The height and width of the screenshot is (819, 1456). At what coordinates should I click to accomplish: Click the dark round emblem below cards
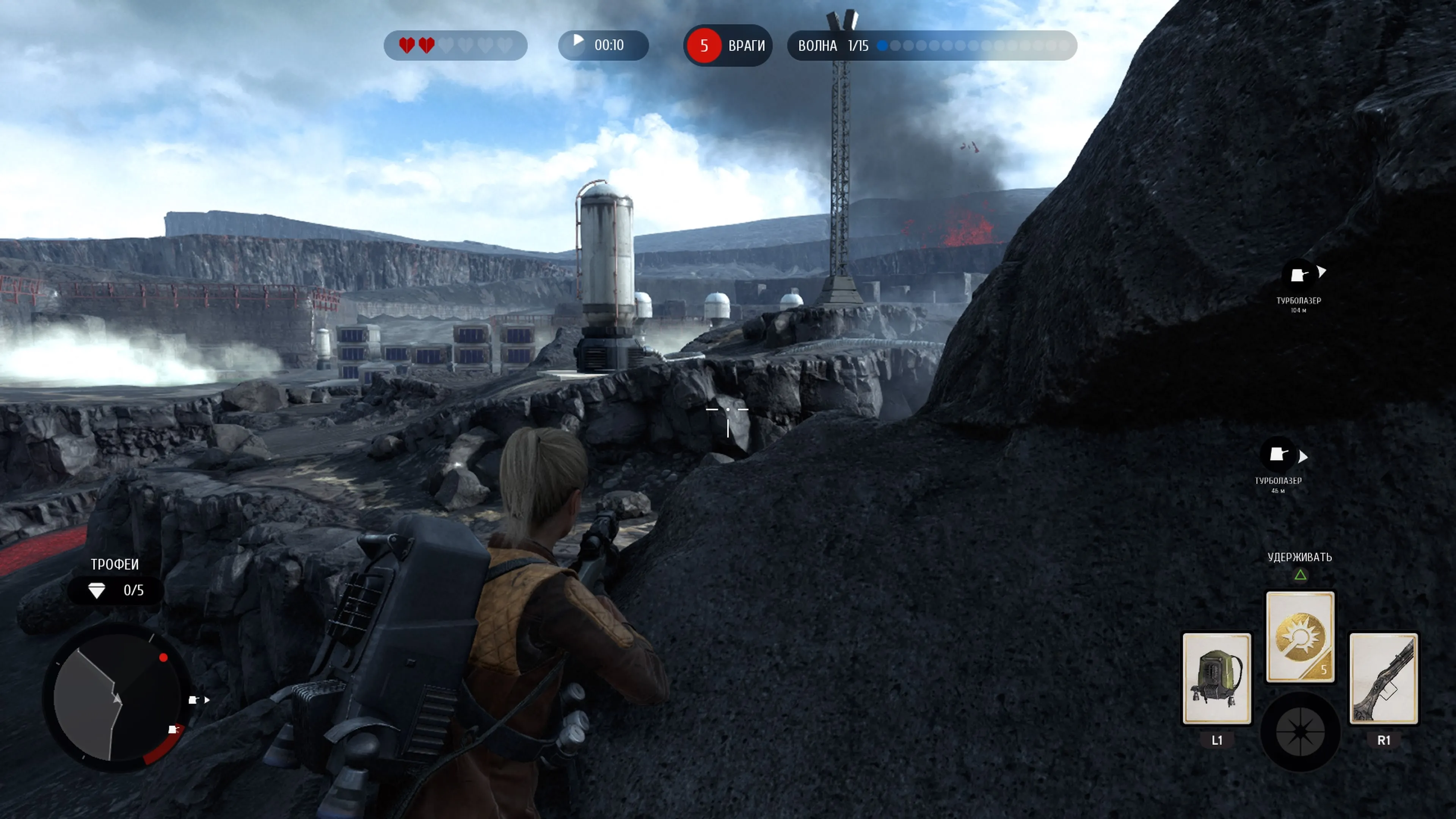point(1300,731)
